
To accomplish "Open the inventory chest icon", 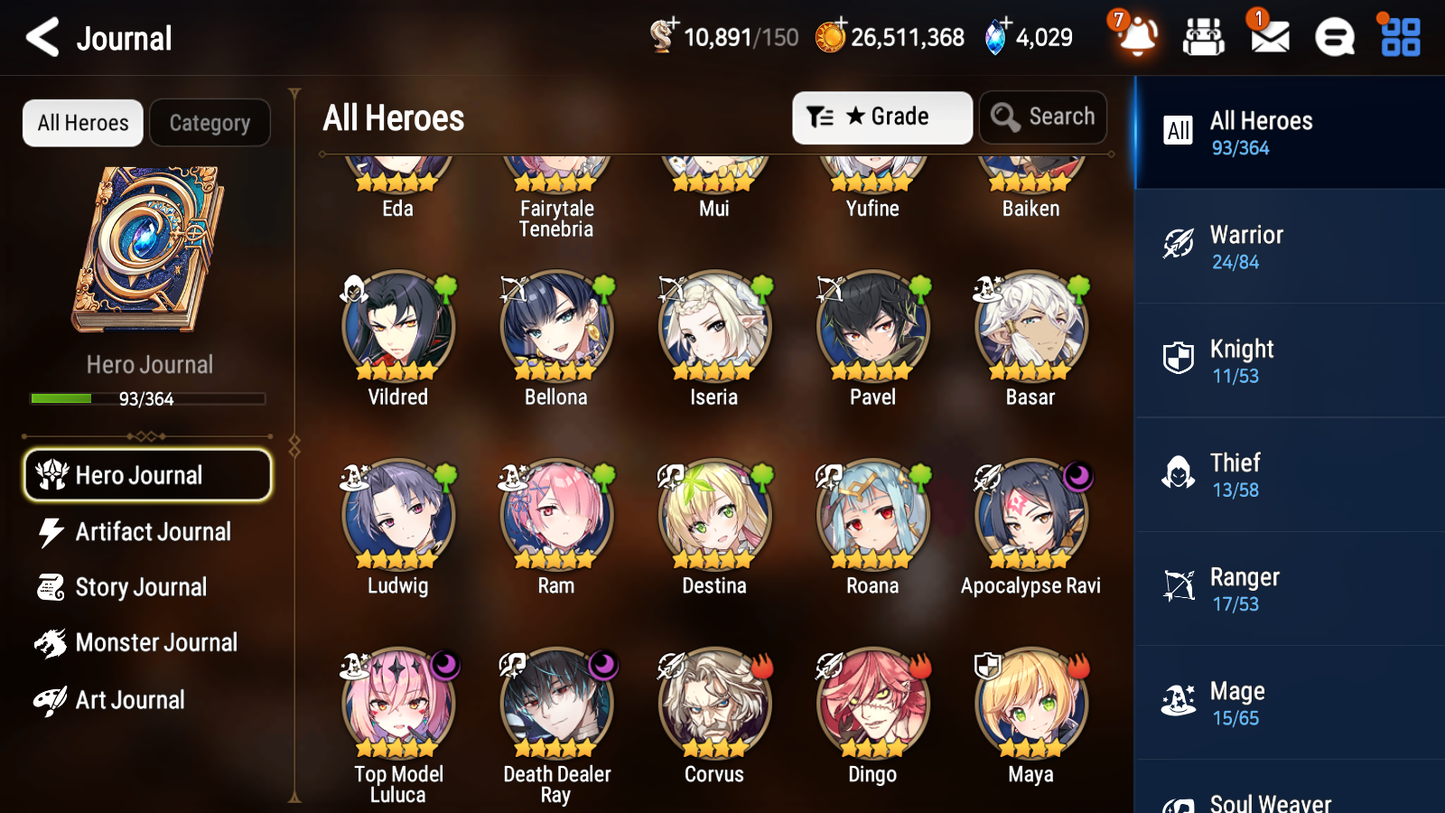I will 1203,37.
